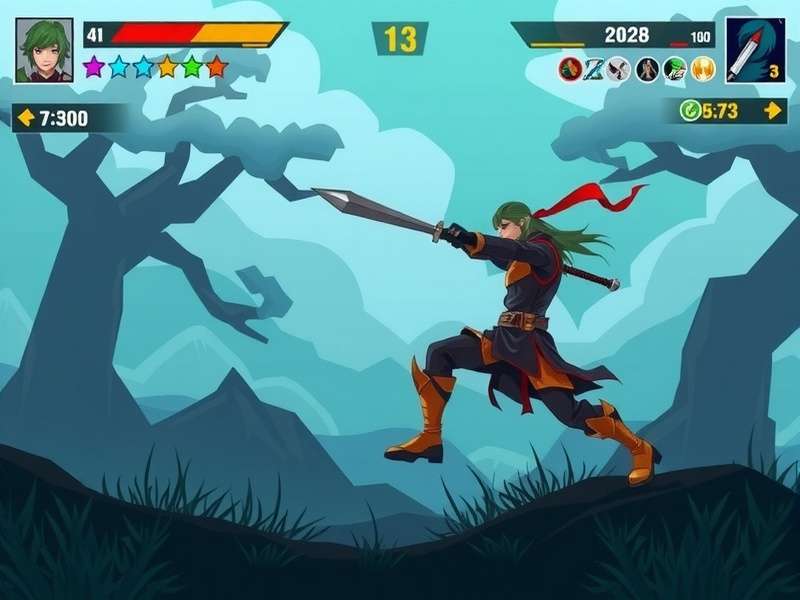Activate the red circular skill icon
Viewport: 800px width, 600px height.
tap(571, 69)
